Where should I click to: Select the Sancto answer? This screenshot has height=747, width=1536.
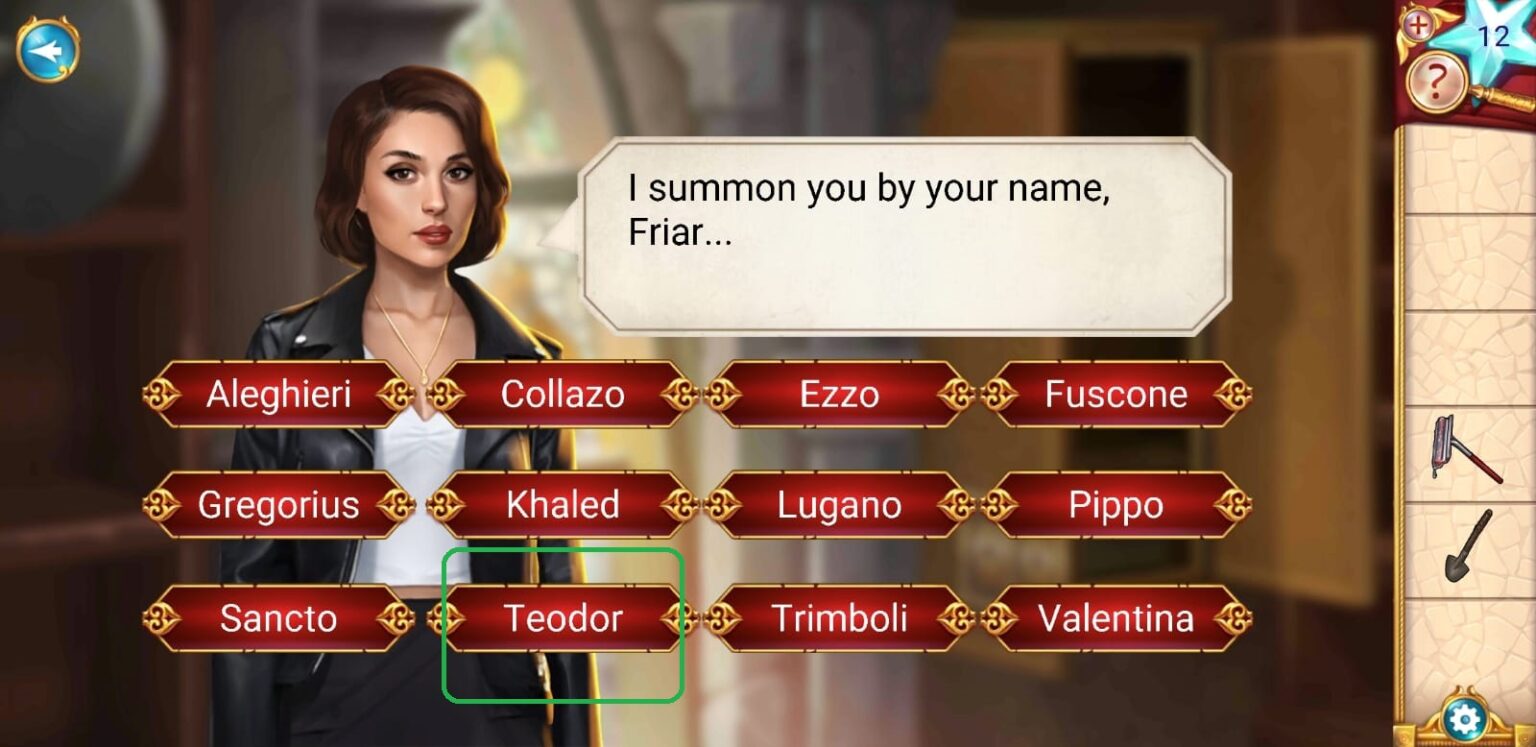(x=278, y=618)
